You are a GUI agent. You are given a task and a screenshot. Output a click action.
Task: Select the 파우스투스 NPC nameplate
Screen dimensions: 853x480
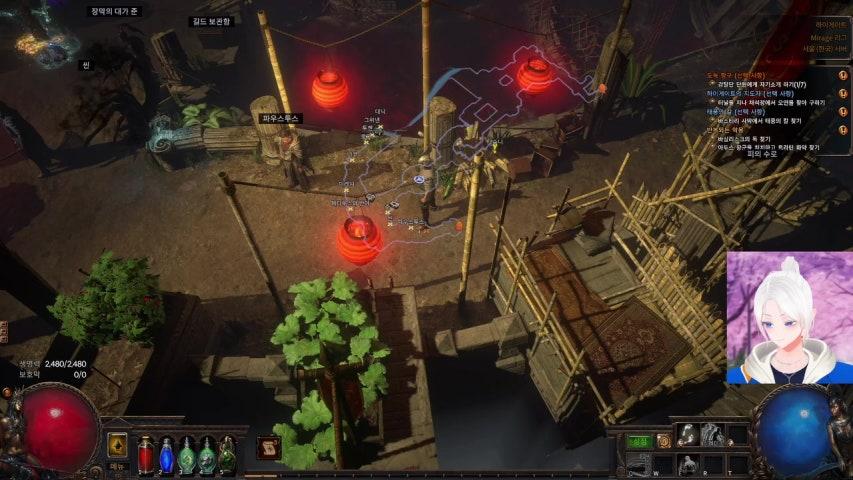coord(281,118)
